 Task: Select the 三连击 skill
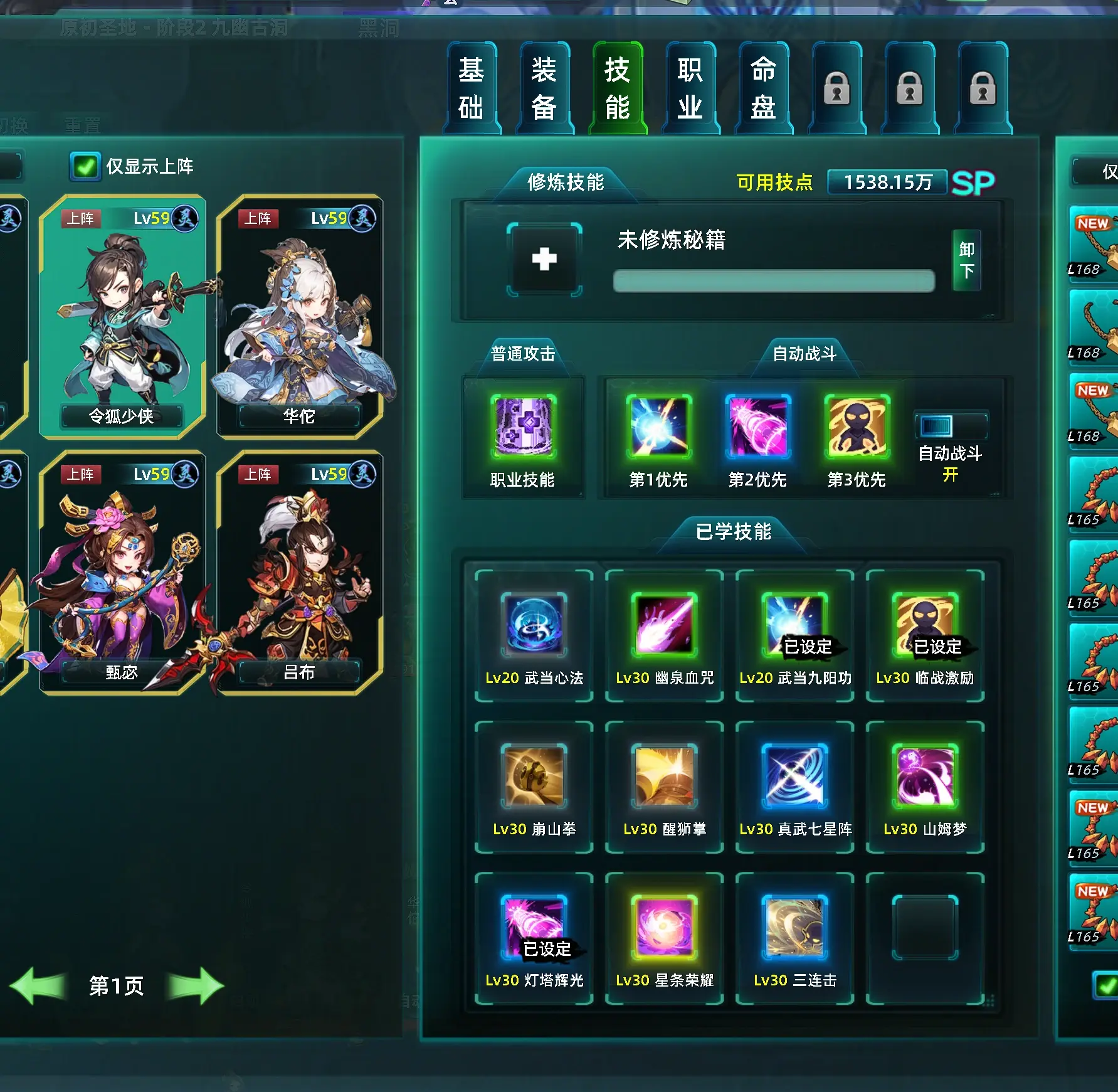(x=795, y=927)
